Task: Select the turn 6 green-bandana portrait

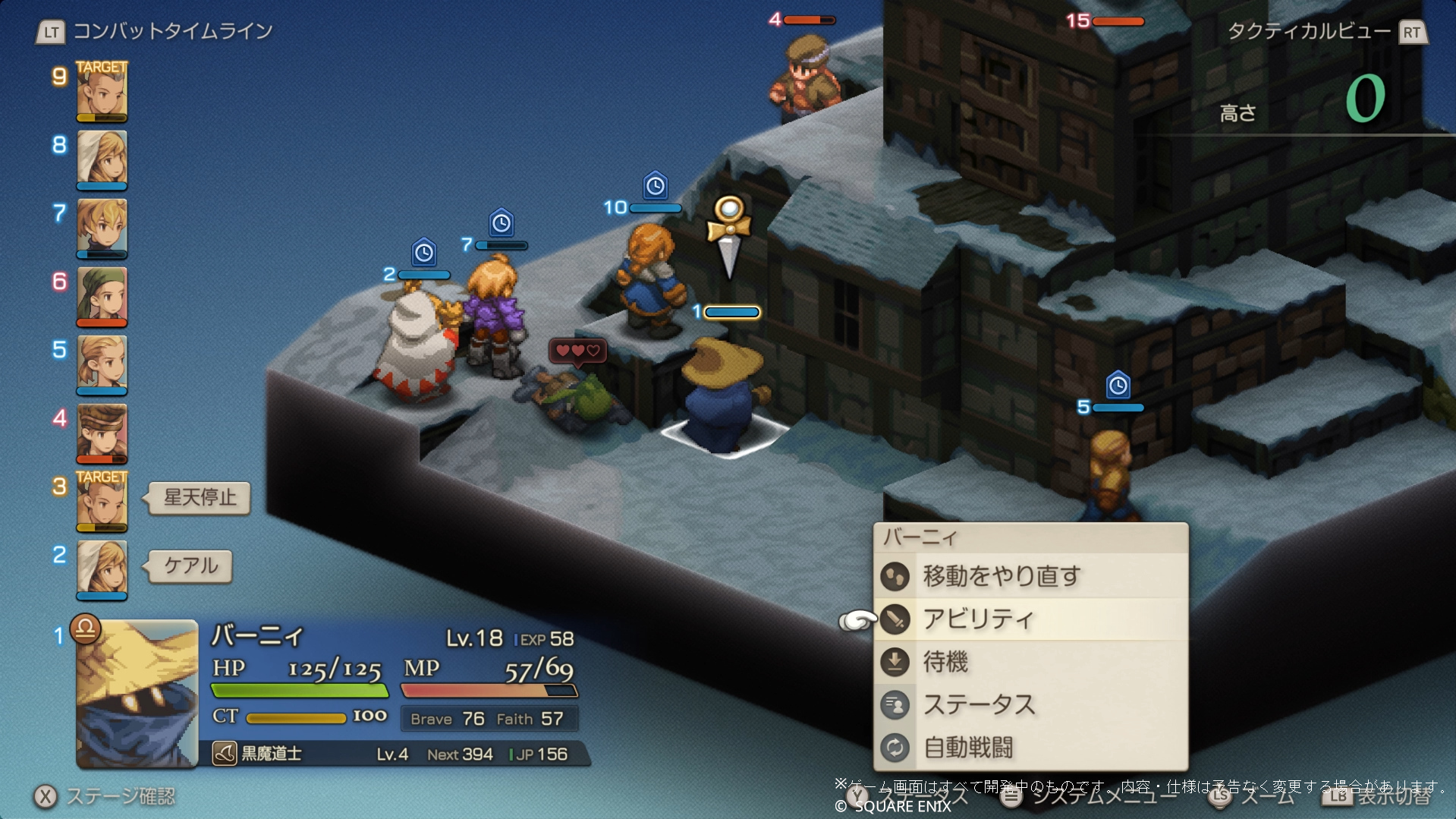Action: pos(102,296)
